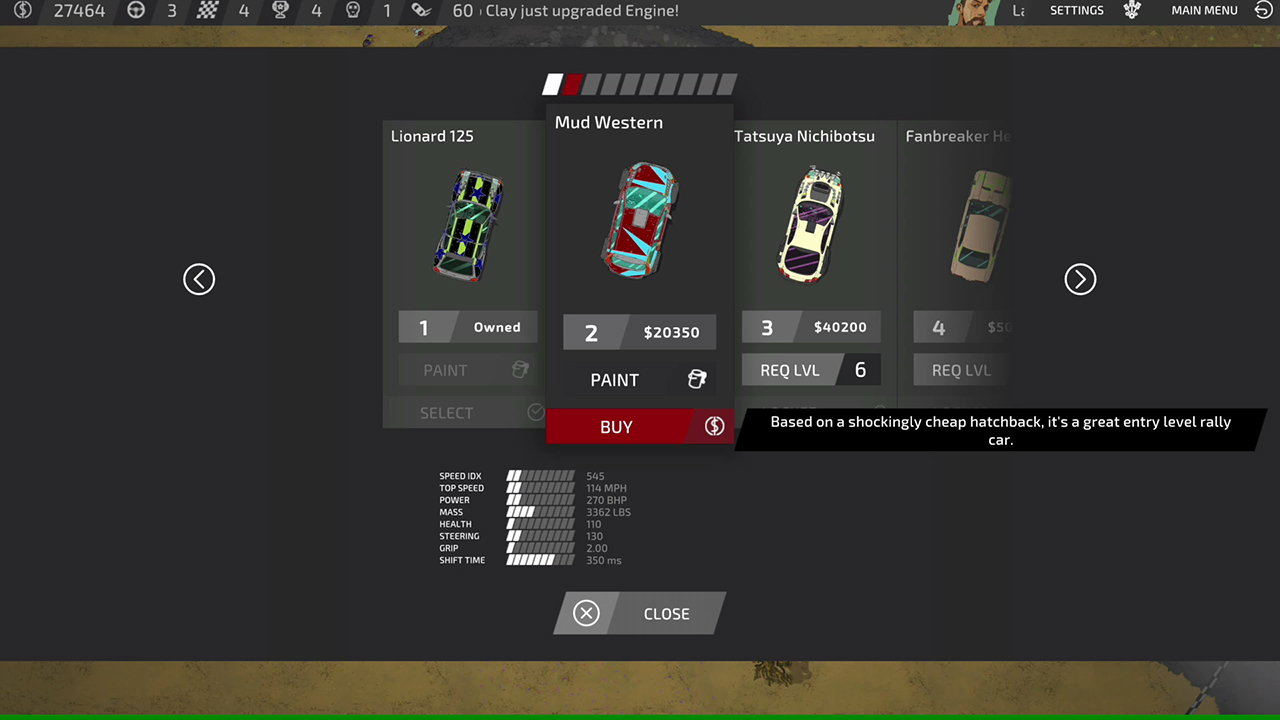This screenshot has width=1280, height=720.
Task: Click the engine piston icon beside Settings
Action: pos(1131,11)
